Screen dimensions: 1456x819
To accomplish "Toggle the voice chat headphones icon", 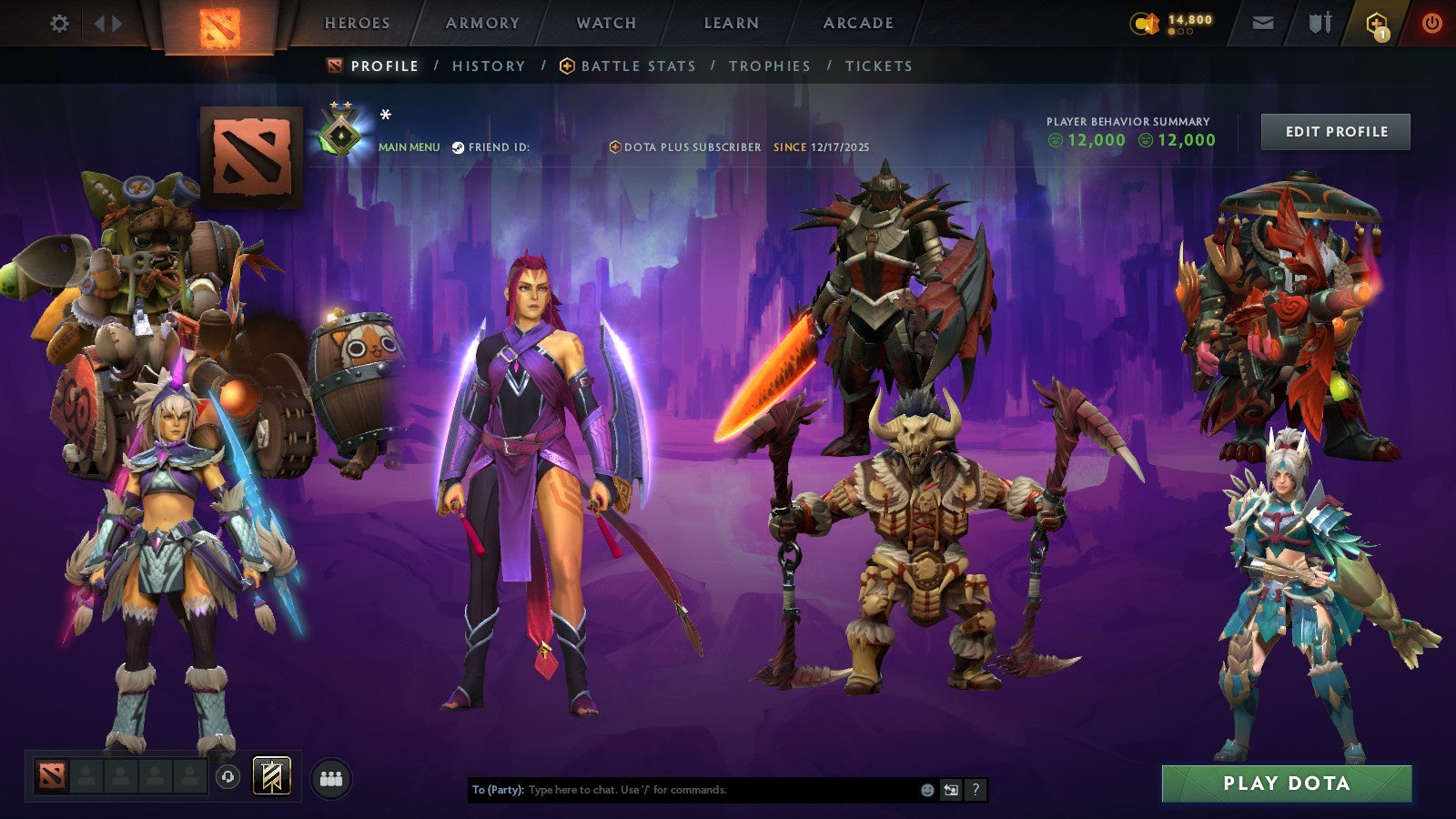I will pos(227,776).
